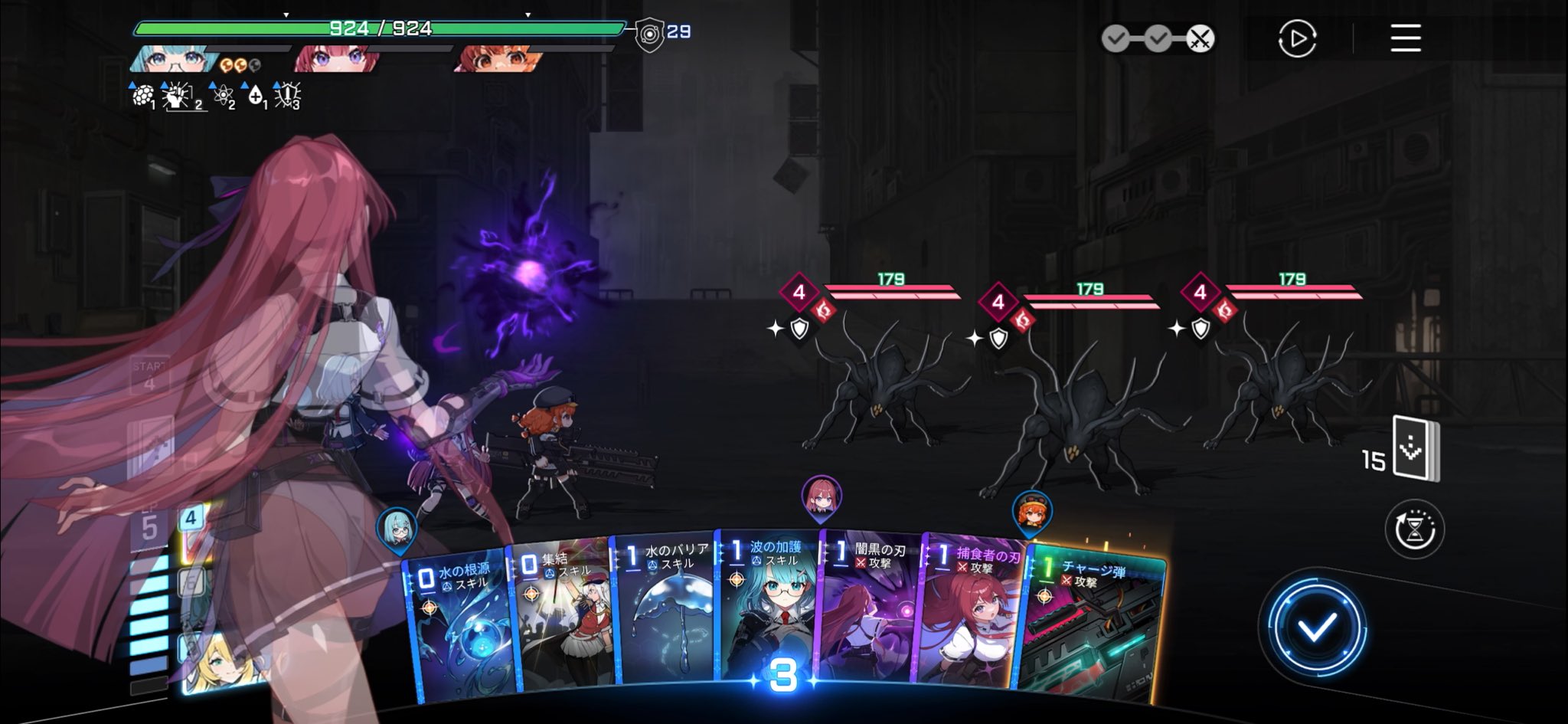Viewport: 1568px width, 724px height.
Task: Play the チャージ弾 attack card
Action: click(1091, 624)
